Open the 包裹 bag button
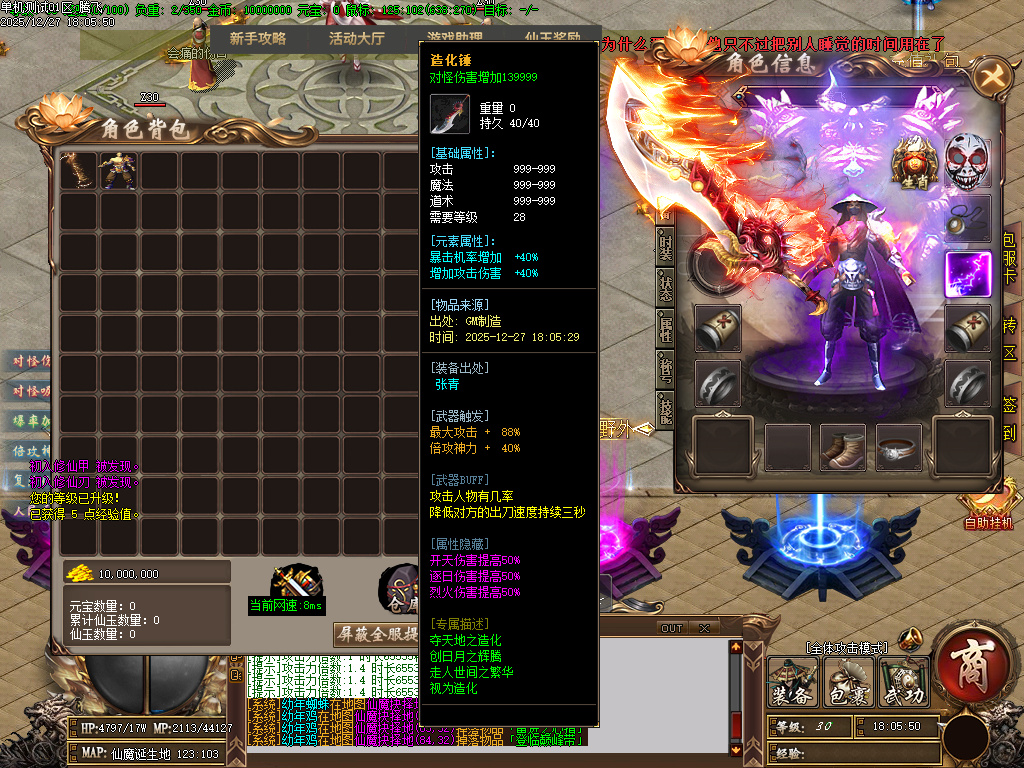This screenshot has width=1024, height=768. [x=848, y=683]
